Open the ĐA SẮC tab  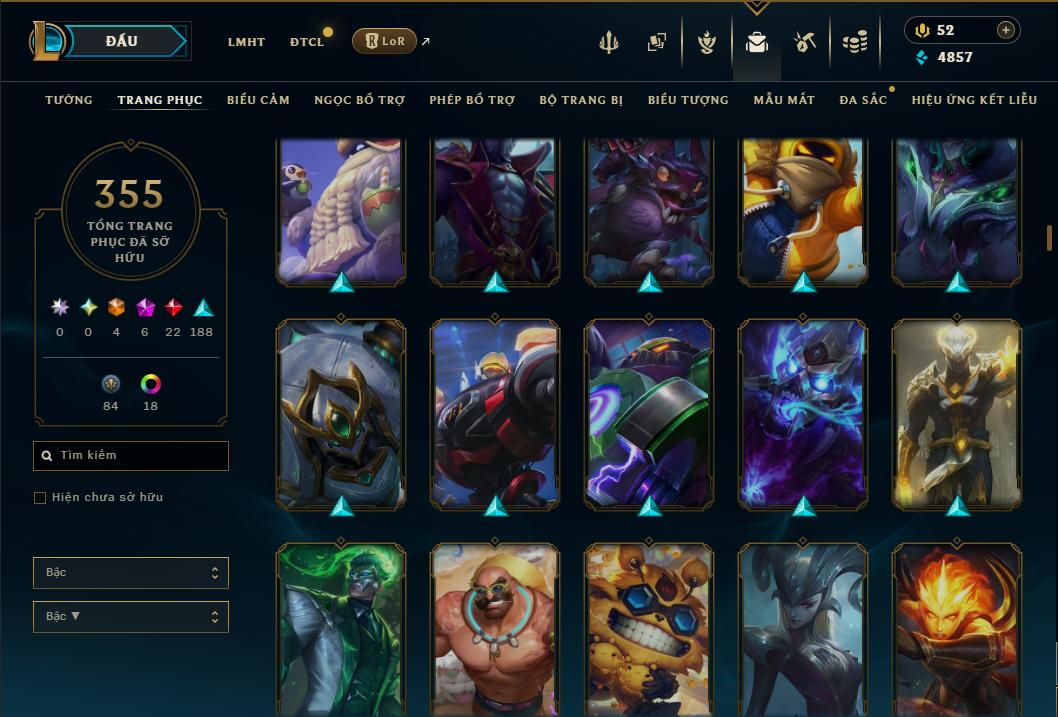click(x=863, y=100)
